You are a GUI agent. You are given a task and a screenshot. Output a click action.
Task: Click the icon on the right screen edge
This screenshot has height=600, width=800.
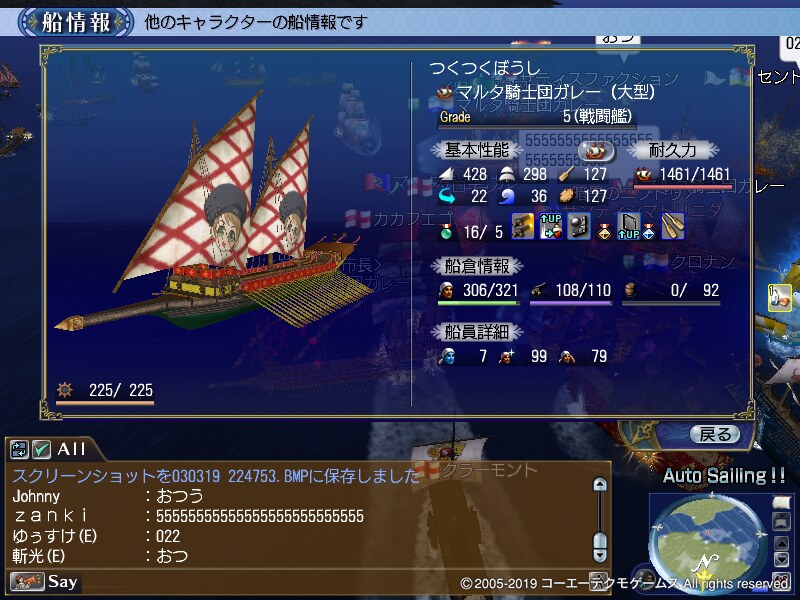click(782, 297)
